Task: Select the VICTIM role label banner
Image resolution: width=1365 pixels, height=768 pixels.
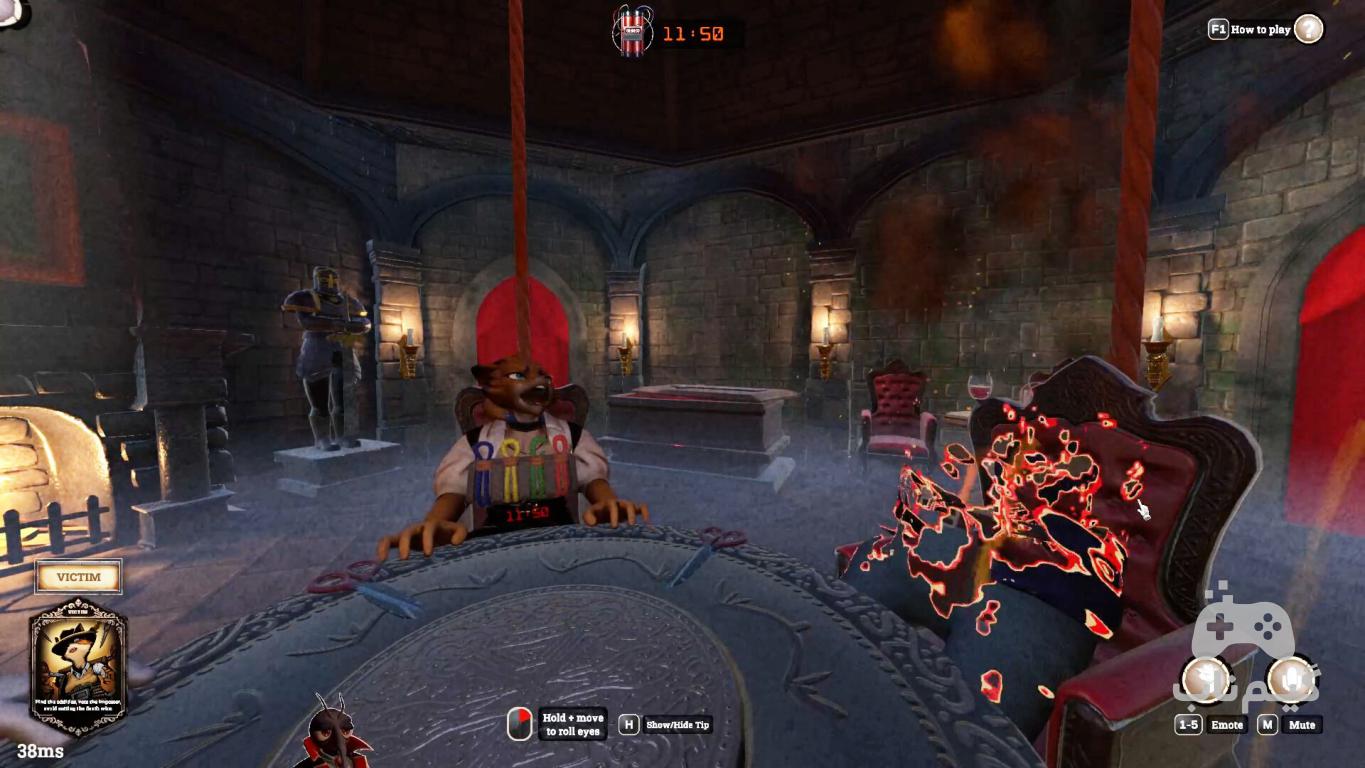Action: (78, 577)
